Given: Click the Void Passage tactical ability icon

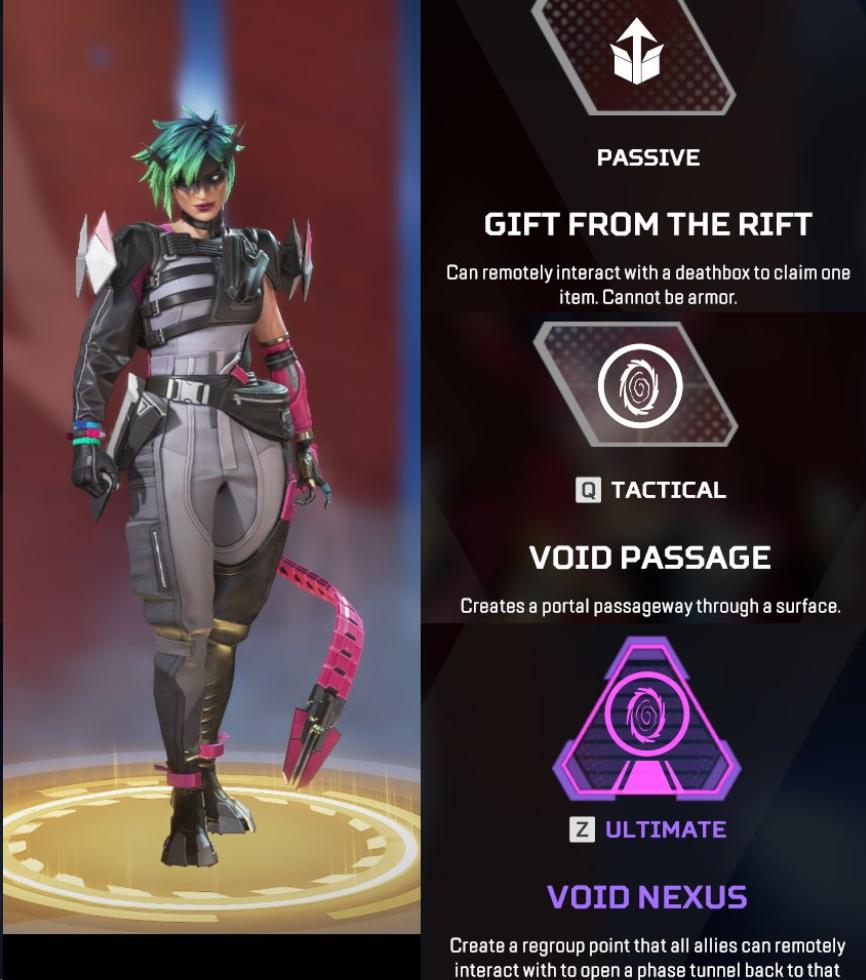Looking at the screenshot, I should pos(639,385).
